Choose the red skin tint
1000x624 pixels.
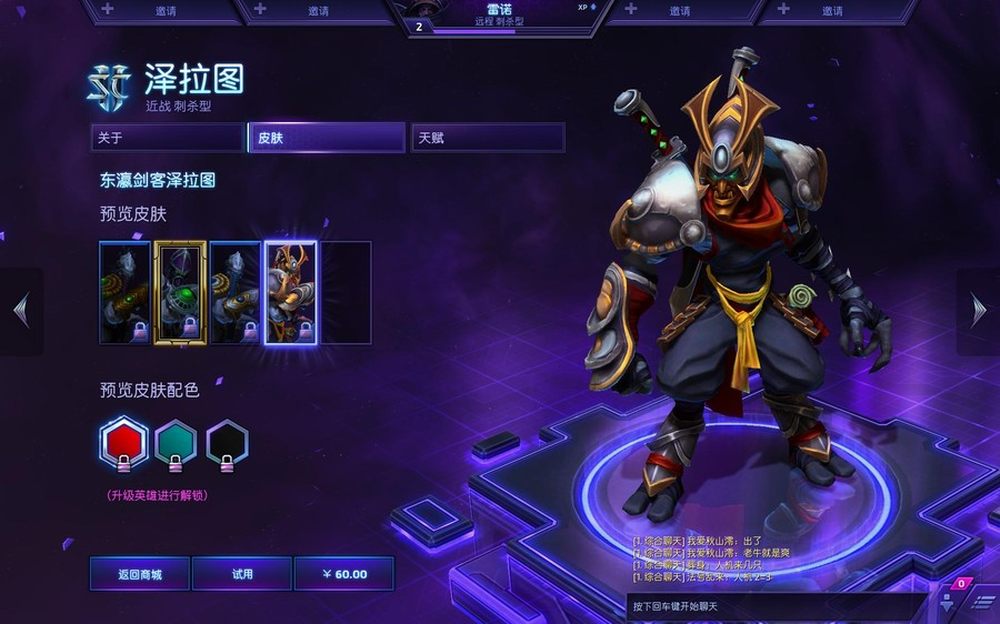[x=125, y=443]
